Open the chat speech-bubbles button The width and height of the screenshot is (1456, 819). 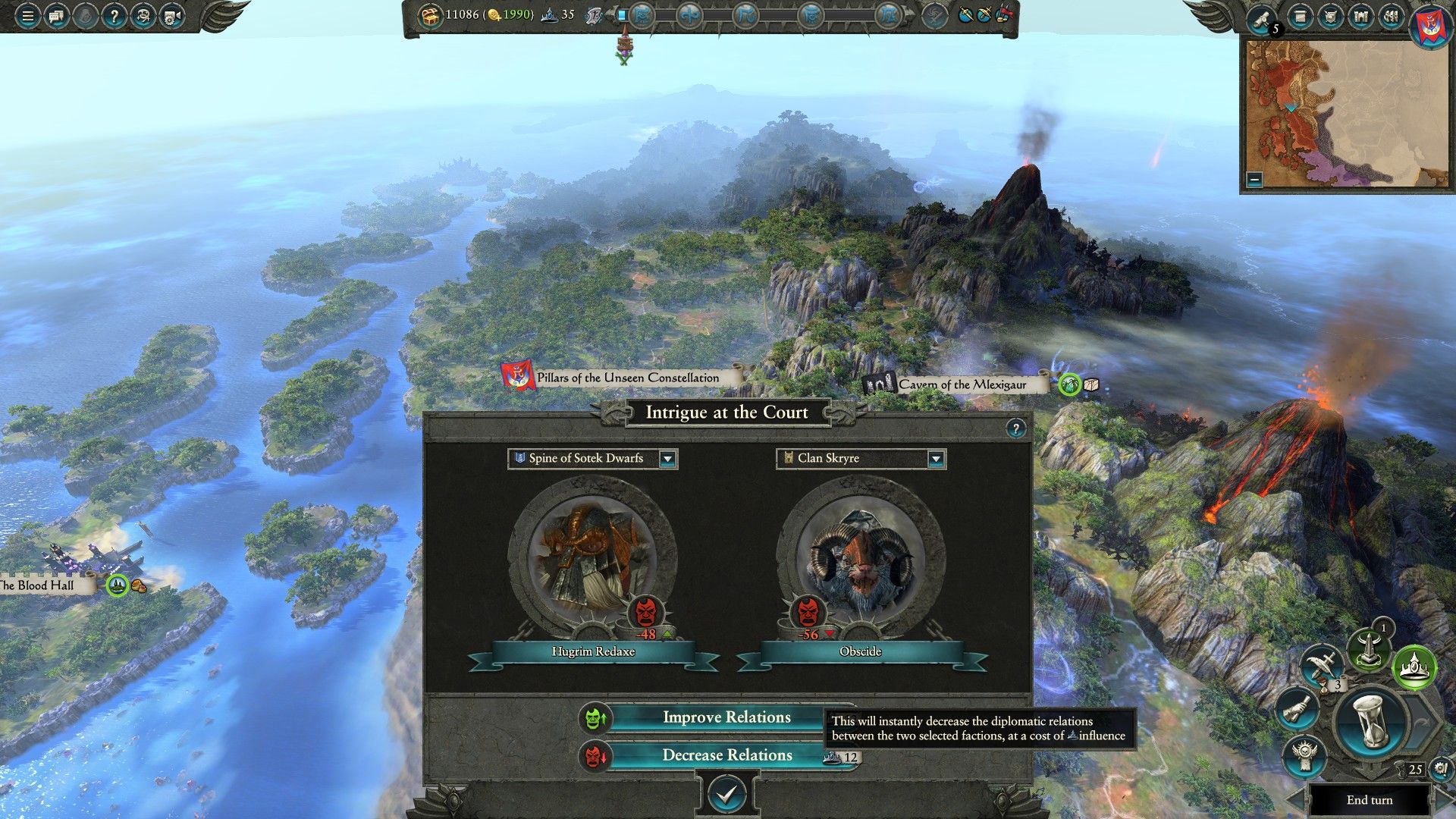[56, 16]
